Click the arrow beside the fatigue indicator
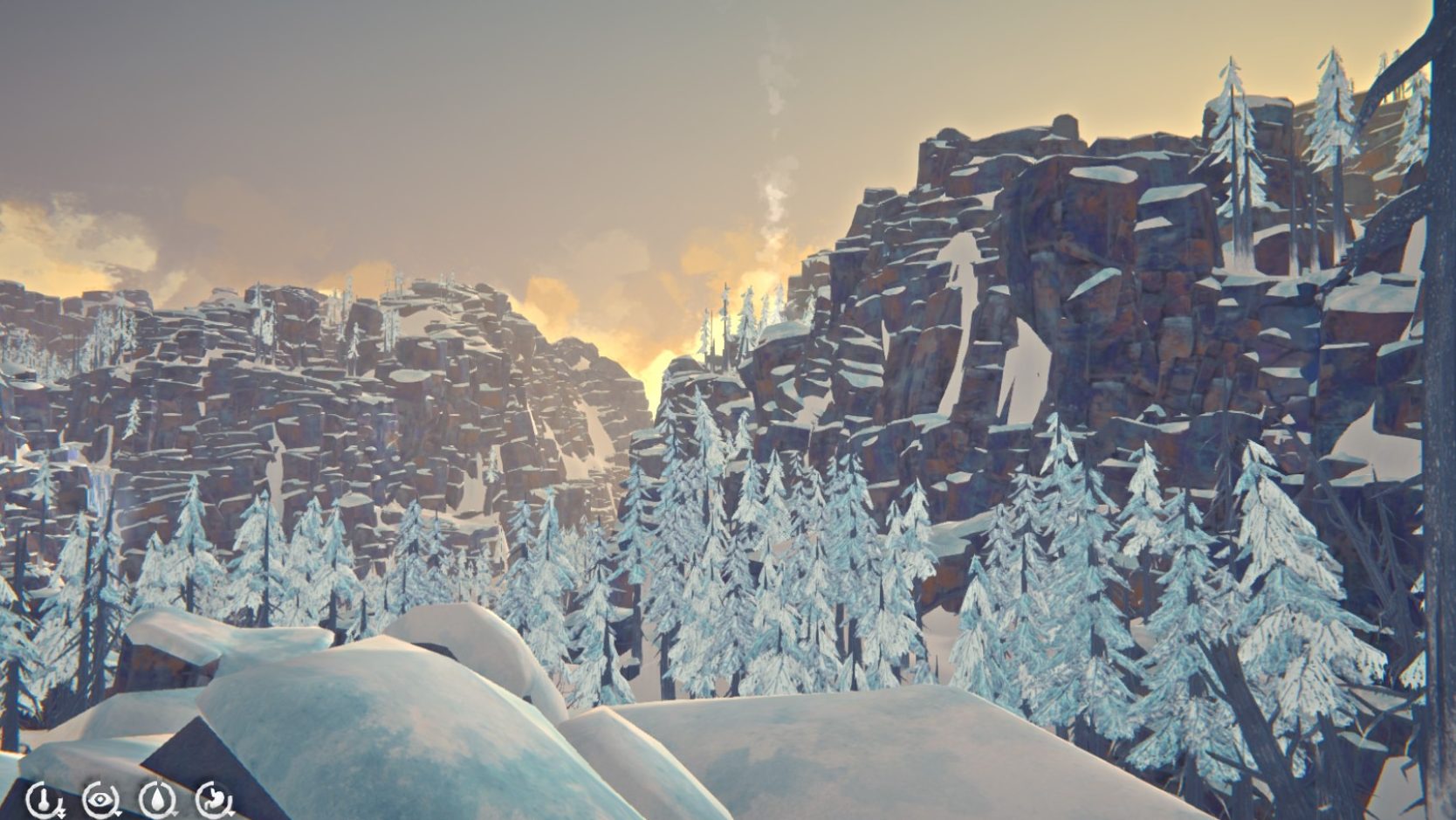 pos(118,813)
